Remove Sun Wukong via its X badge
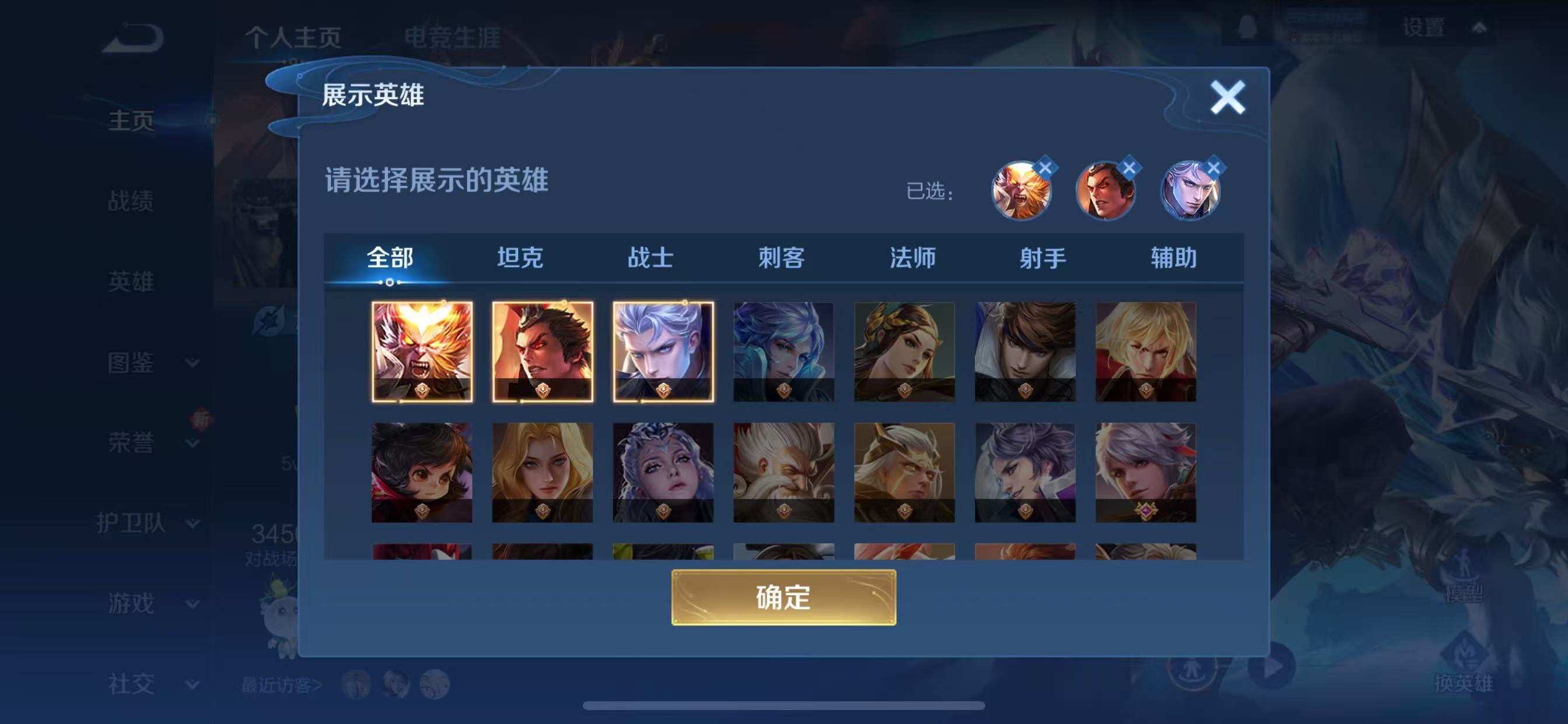 (1048, 166)
